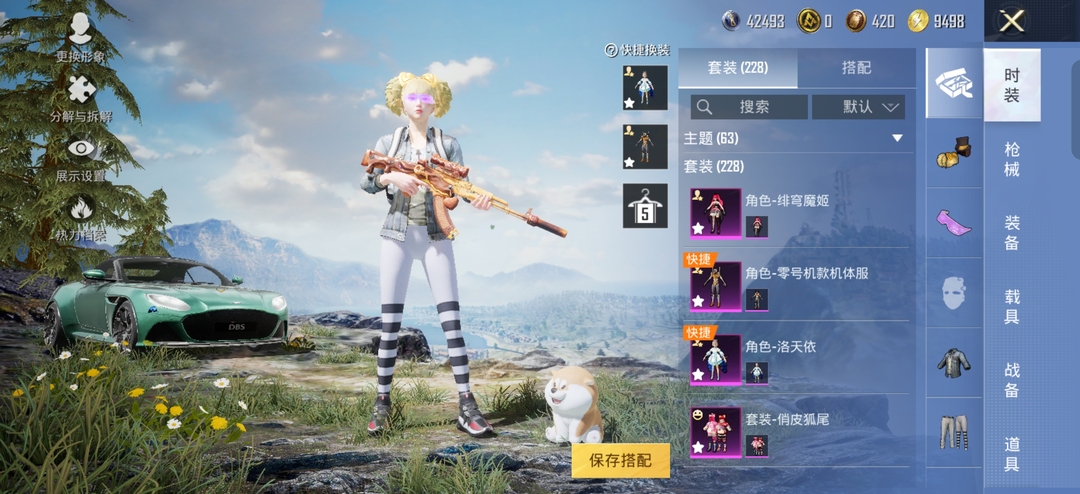Select the 套装 (228) tab
The image size is (1080, 494).
(738, 68)
